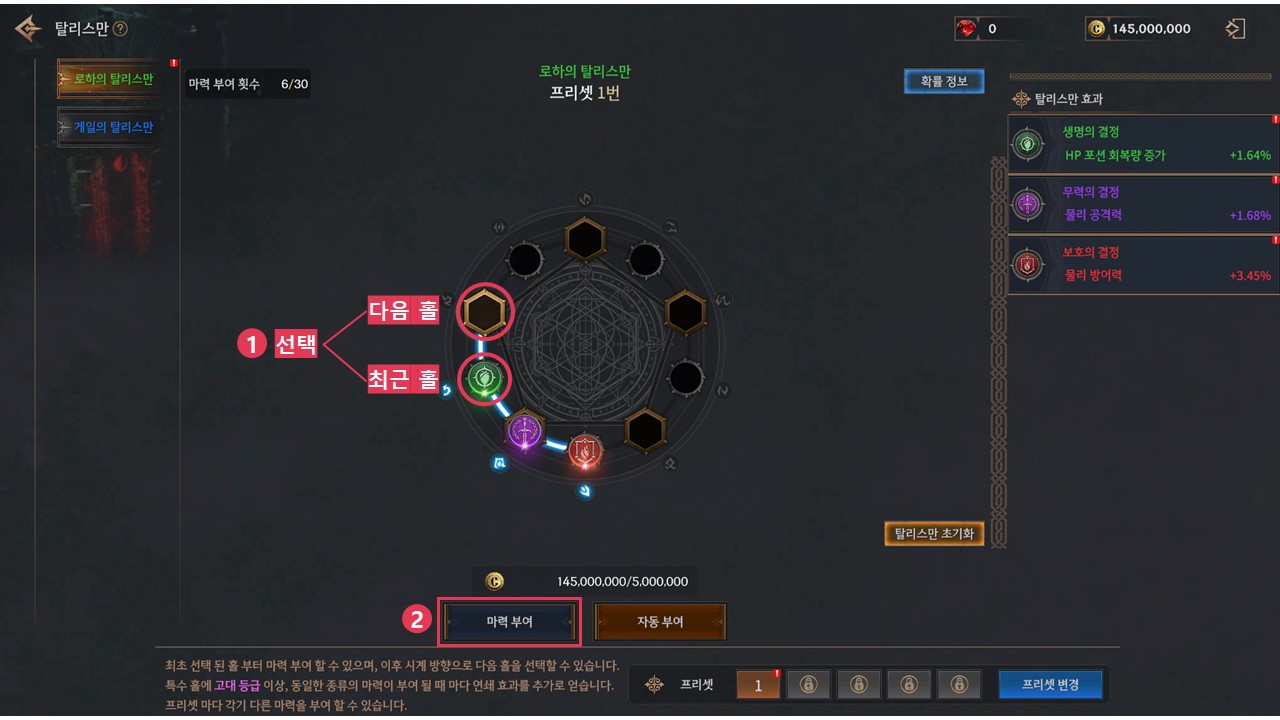Screen dimensions: 1280x720
Task: Select the green 생명의 결정 hole
Action: pyautogui.click(x=485, y=379)
